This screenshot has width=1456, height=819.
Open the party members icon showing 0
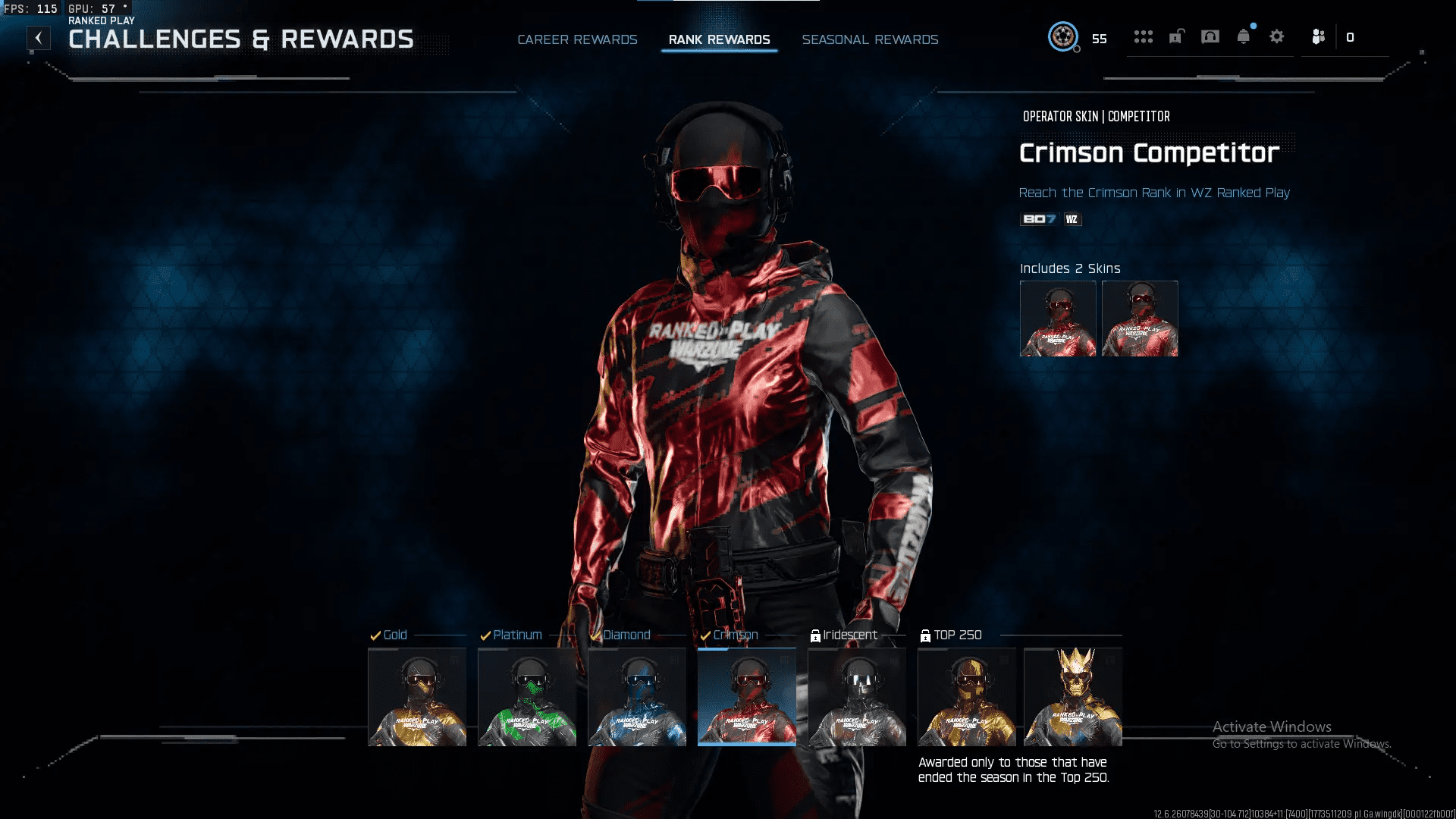(x=1317, y=36)
